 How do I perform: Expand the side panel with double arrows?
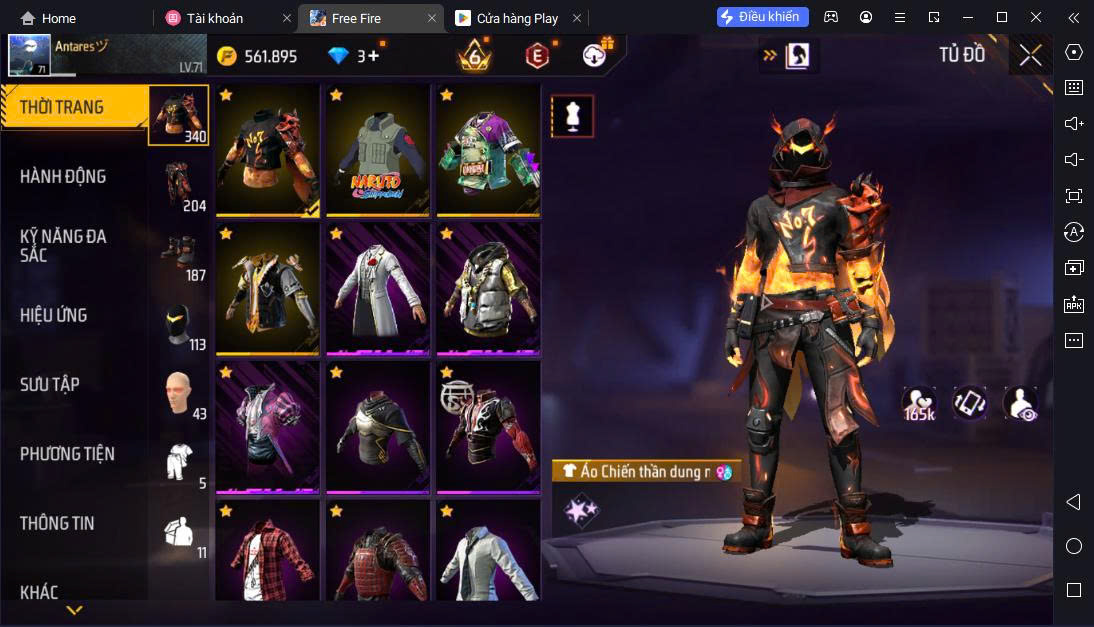[769, 56]
